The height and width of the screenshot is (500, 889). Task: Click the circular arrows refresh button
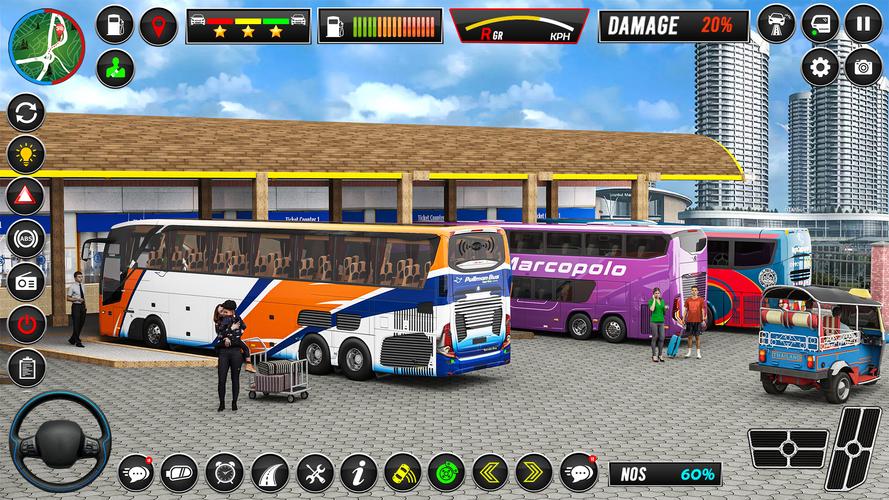(26, 111)
